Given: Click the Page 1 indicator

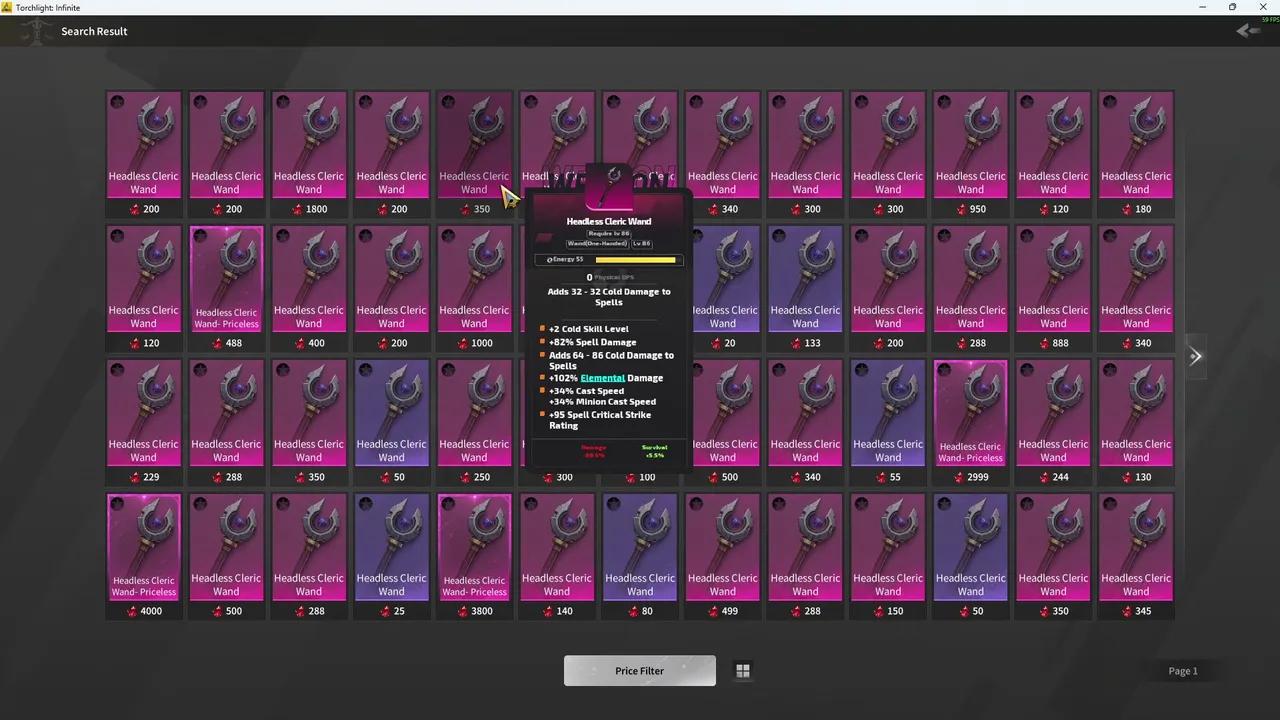Looking at the screenshot, I should pyautogui.click(x=1183, y=670).
